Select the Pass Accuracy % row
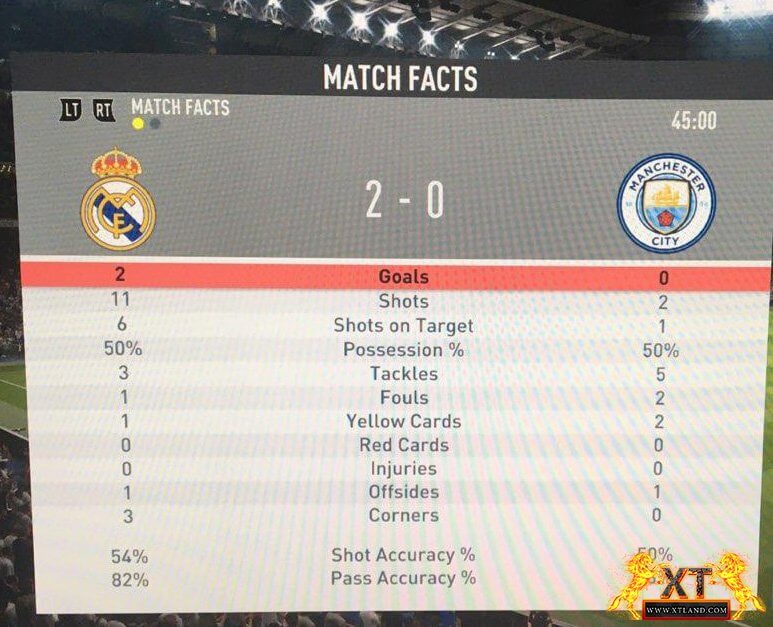Screen dimensions: 773x627 tap(403, 578)
